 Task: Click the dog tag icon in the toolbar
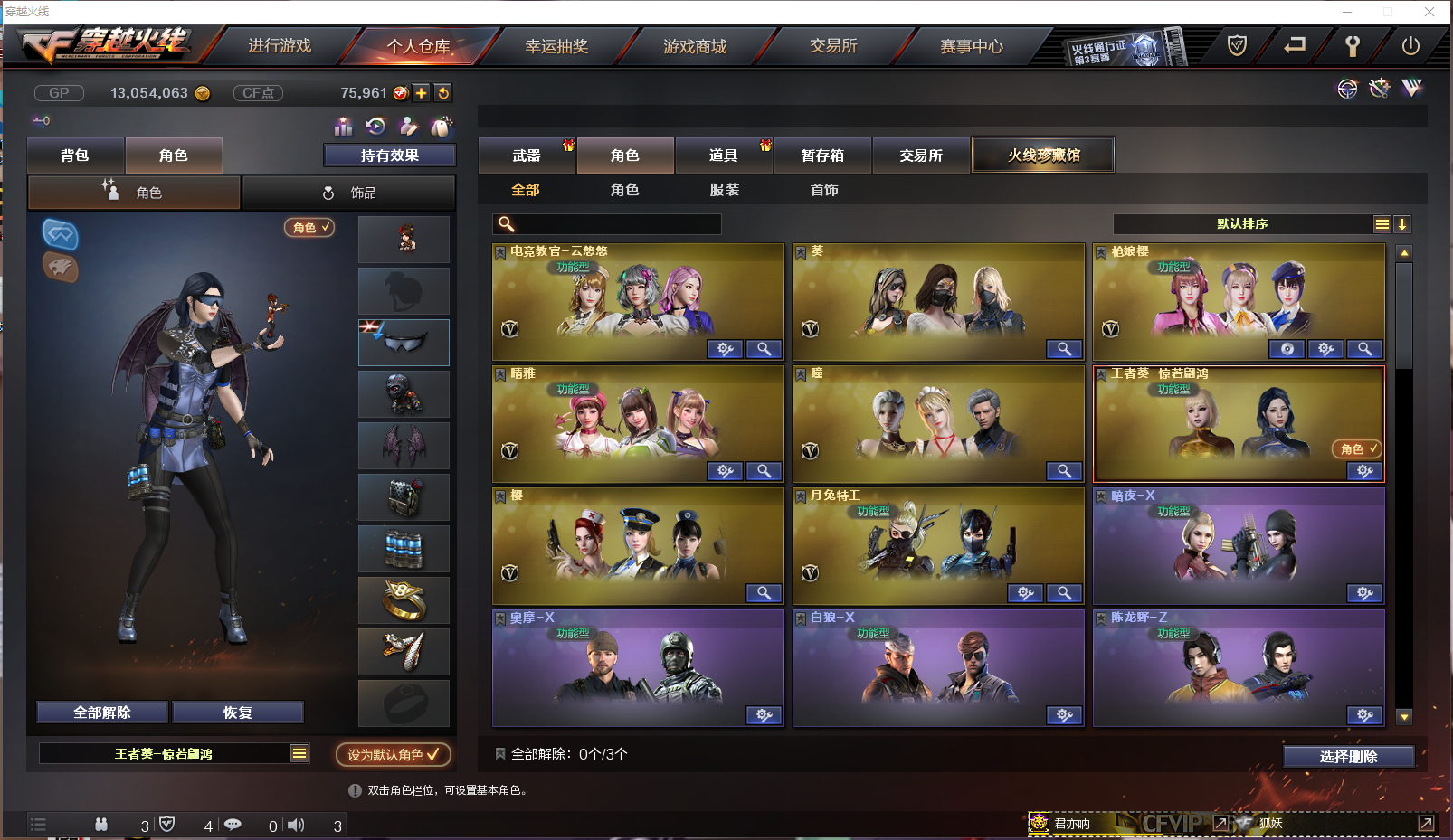click(442, 127)
